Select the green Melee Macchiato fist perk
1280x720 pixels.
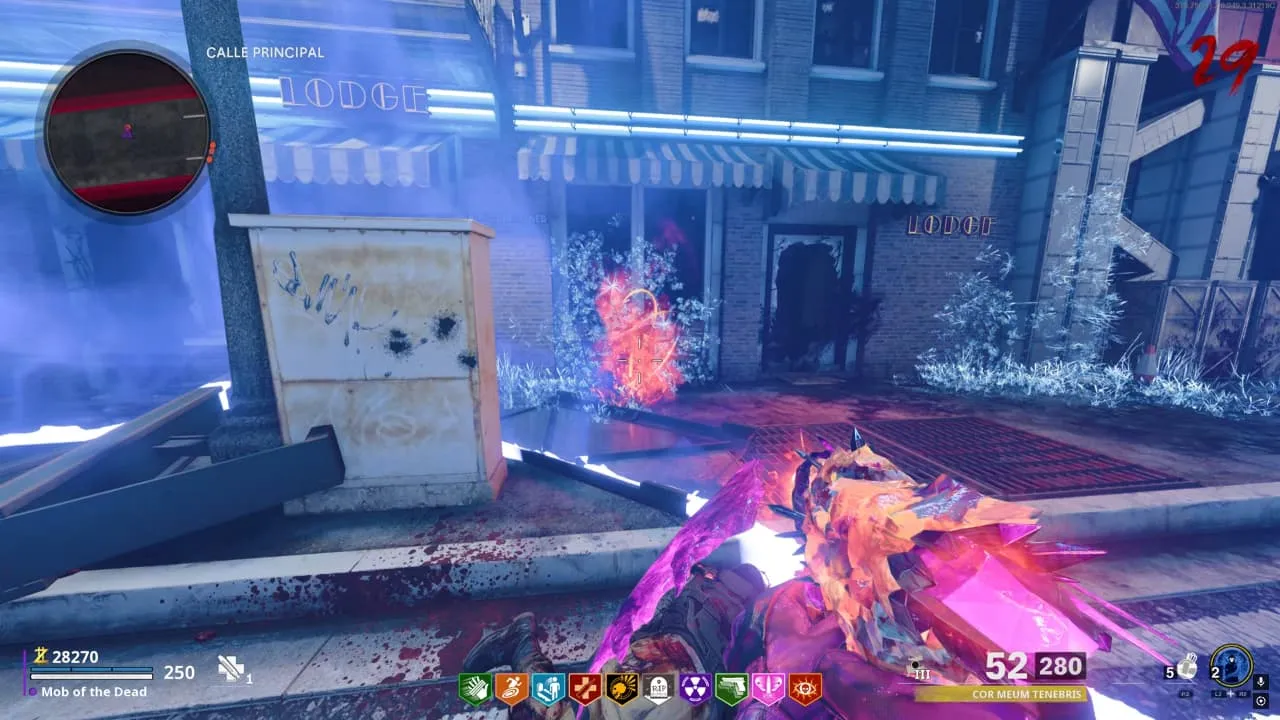(x=474, y=688)
